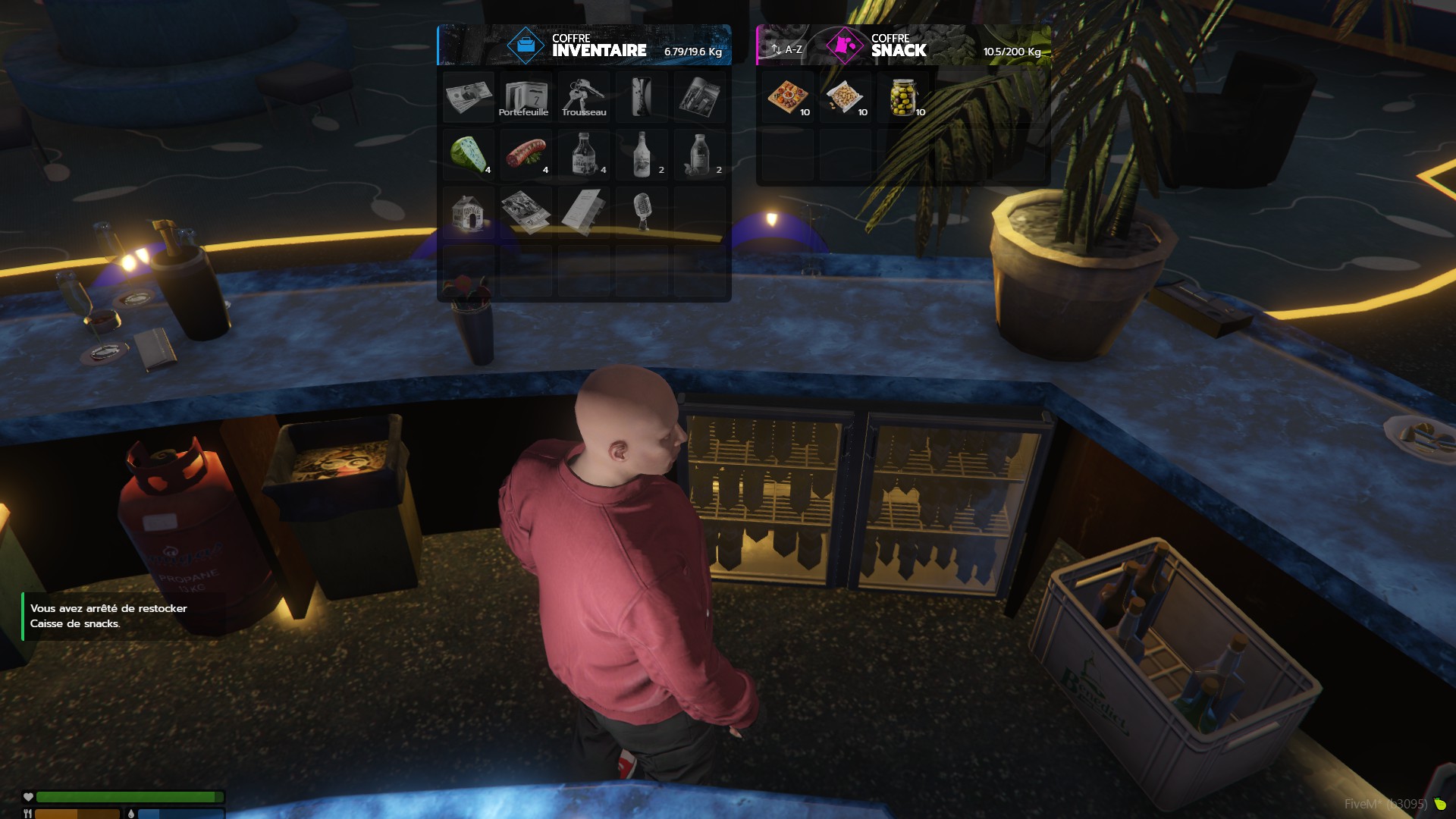
Task: Open the Portefeuille wallet item
Action: click(526, 96)
